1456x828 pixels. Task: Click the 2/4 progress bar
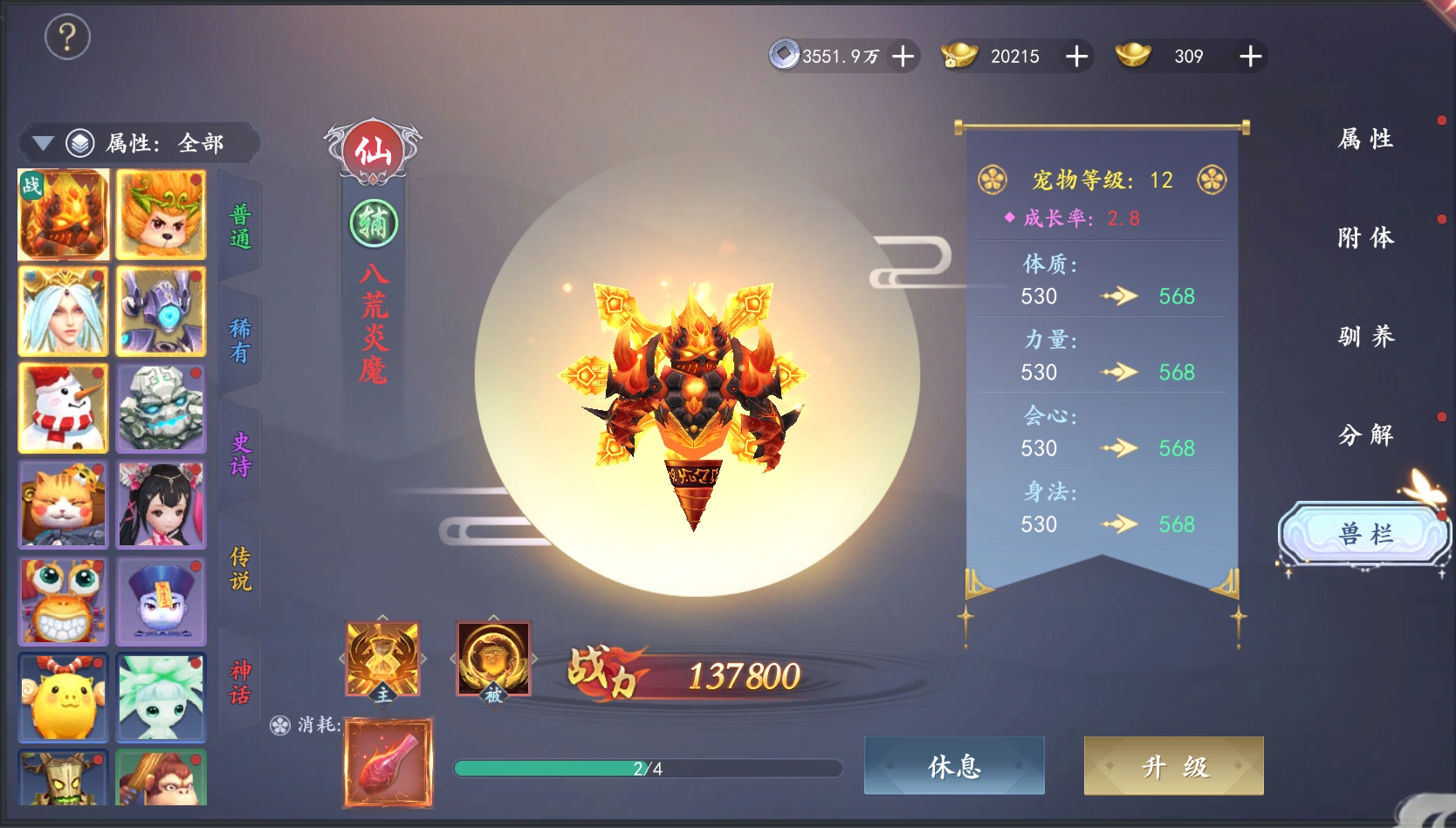coord(648,767)
